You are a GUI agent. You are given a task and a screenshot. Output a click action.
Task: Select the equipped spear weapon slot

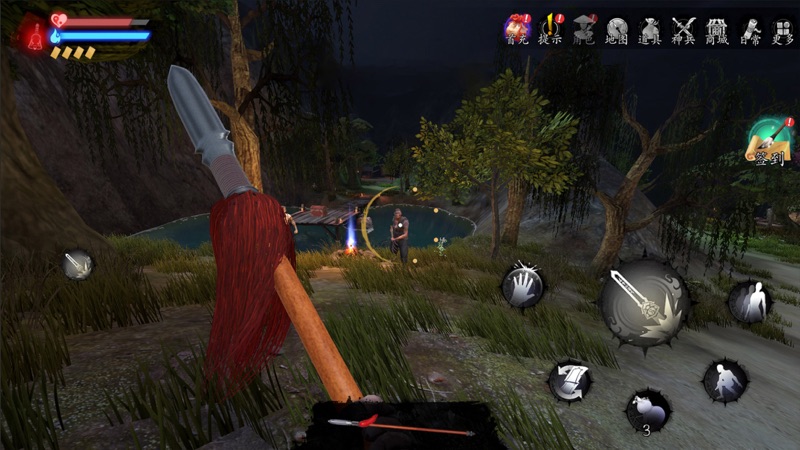click(402, 426)
